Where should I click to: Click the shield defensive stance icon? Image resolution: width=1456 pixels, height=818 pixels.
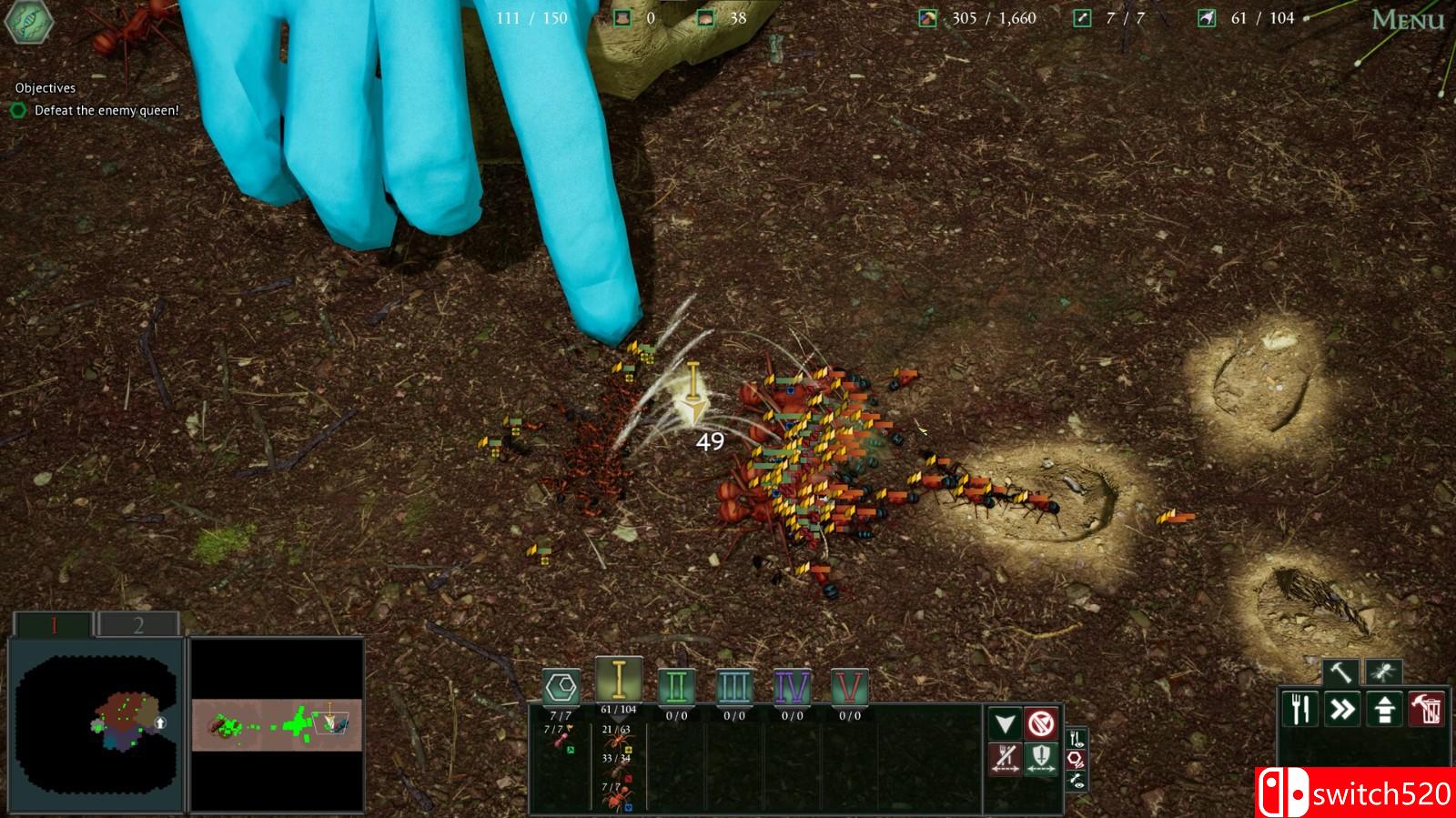1041,758
